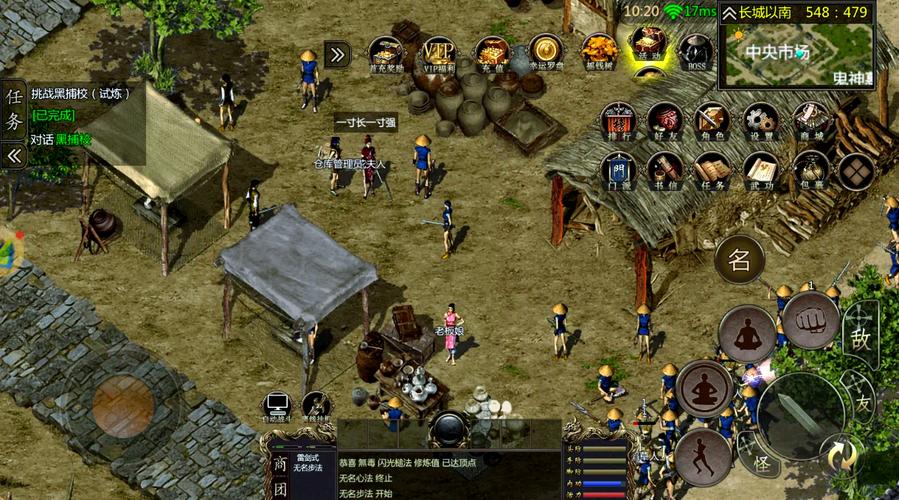Toggle the round 名 name display button

coord(740,261)
